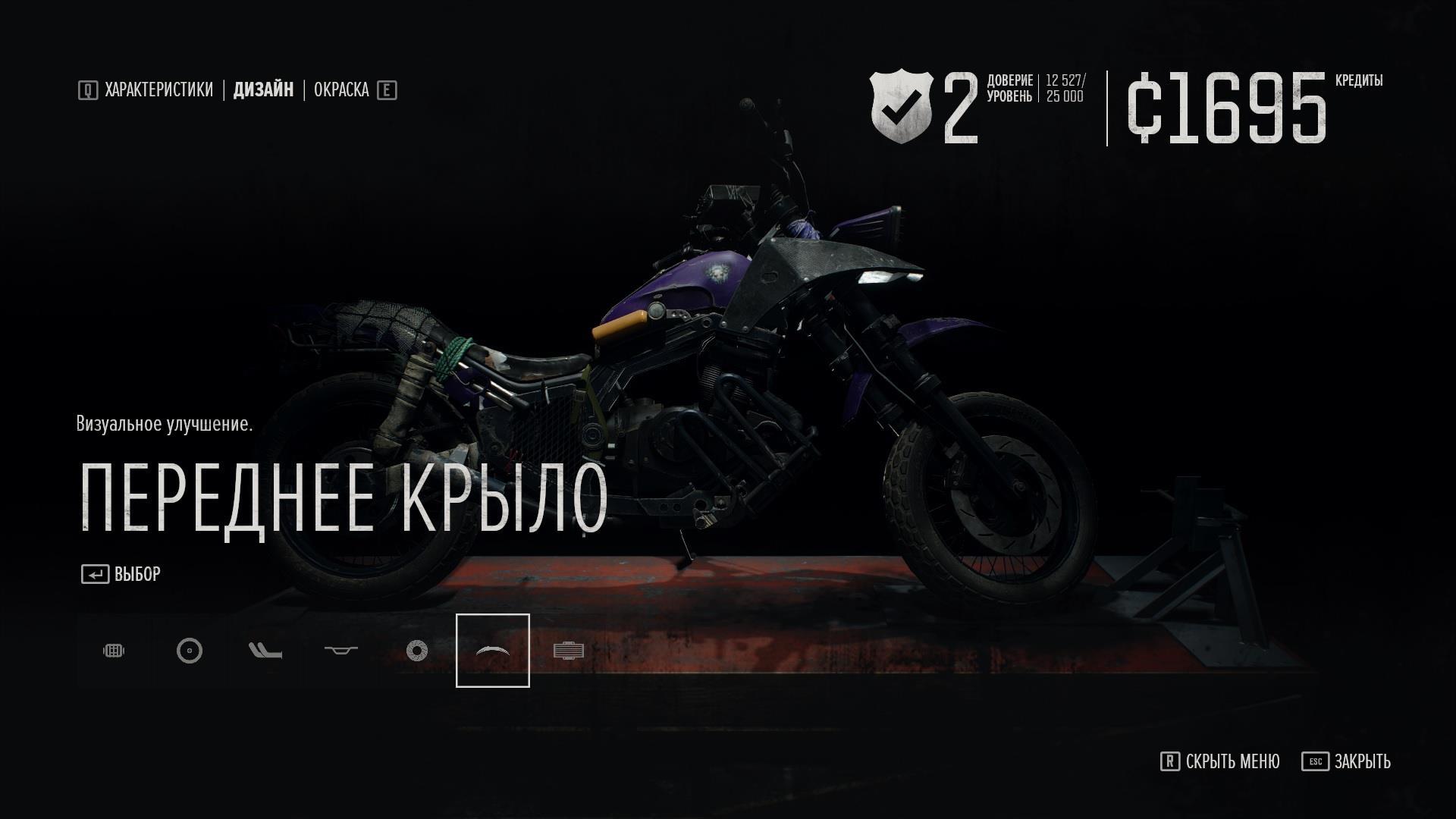
Task: Open the Дизайн tab
Action: [263, 90]
